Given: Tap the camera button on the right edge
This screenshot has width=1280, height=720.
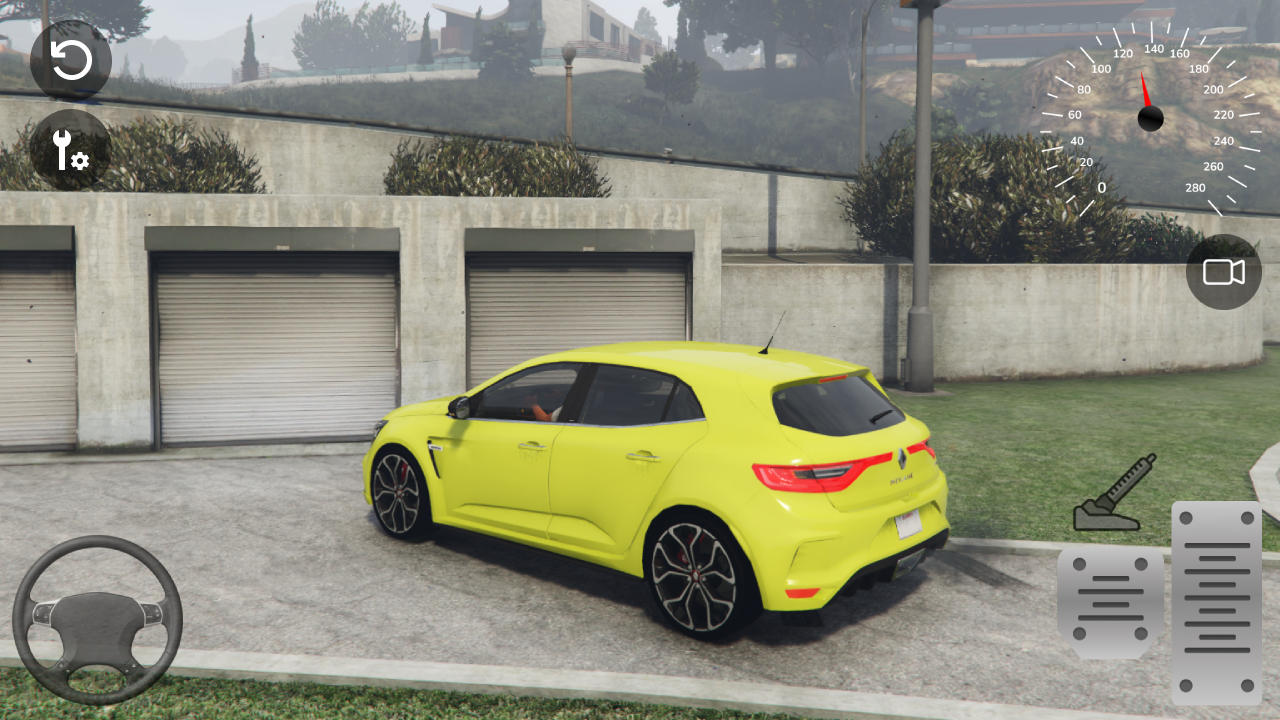Looking at the screenshot, I should [1222, 272].
